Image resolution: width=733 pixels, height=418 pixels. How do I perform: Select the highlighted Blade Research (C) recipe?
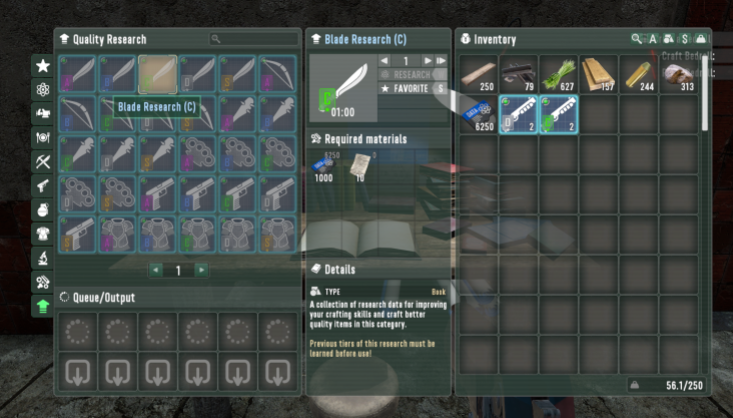158,74
